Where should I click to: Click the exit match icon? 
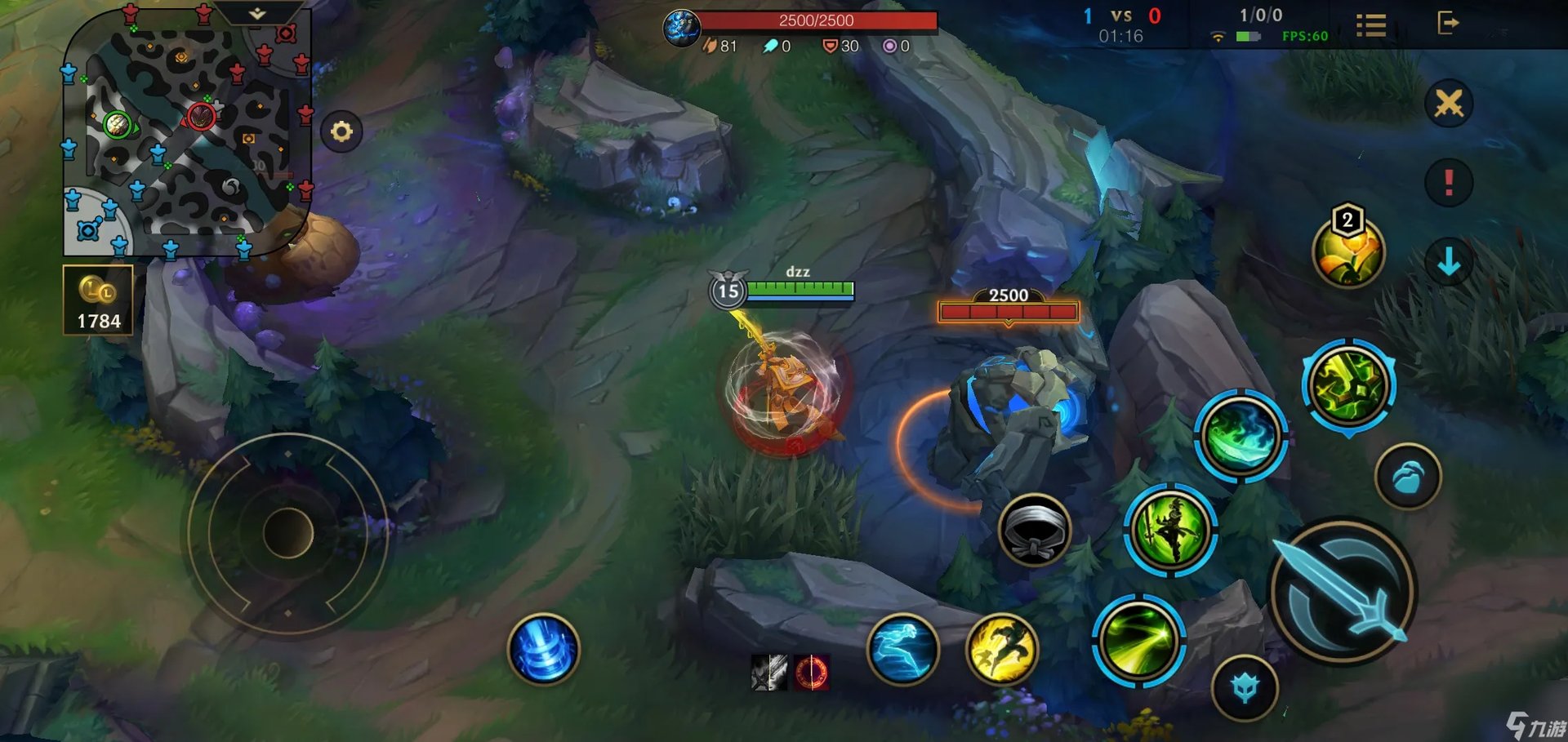pos(1447,23)
